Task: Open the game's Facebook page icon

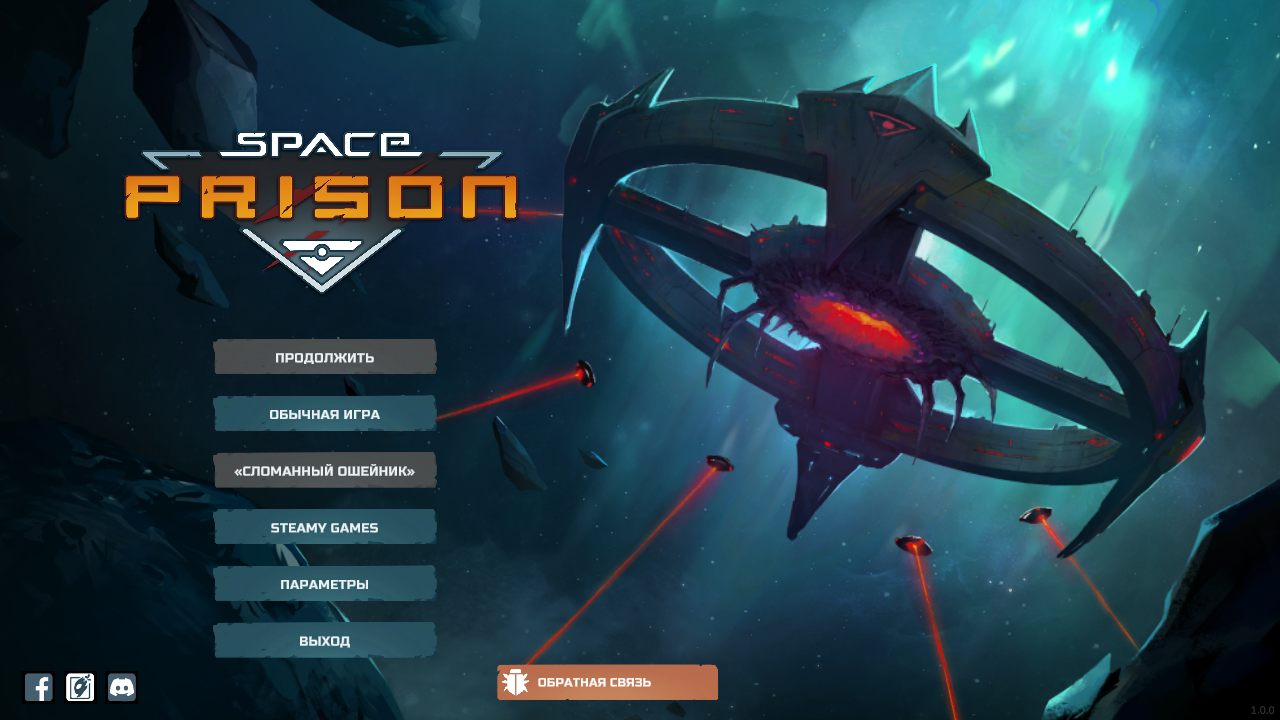Action: (x=40, y=687)
